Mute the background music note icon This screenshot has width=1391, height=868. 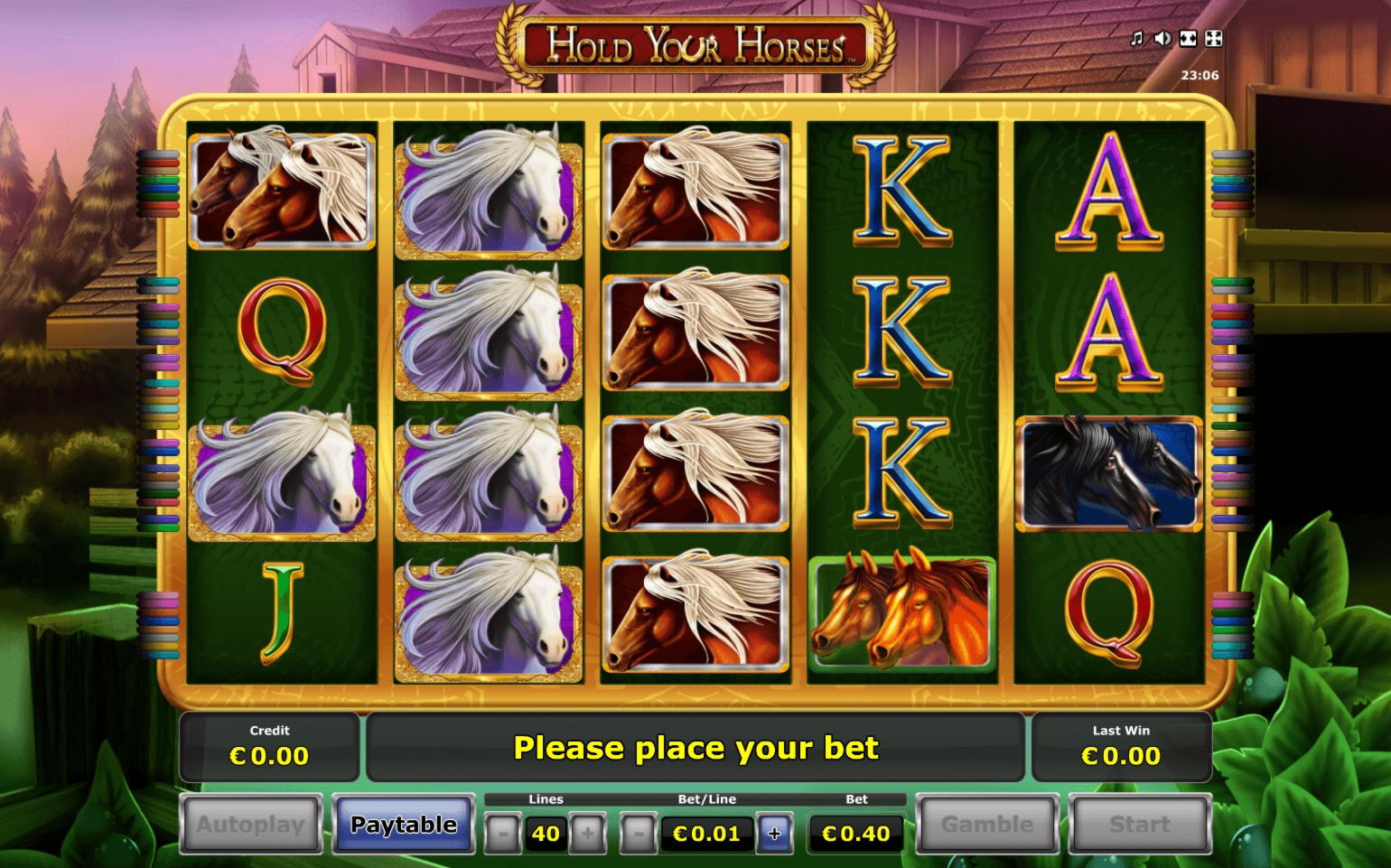pos(1136,38)
